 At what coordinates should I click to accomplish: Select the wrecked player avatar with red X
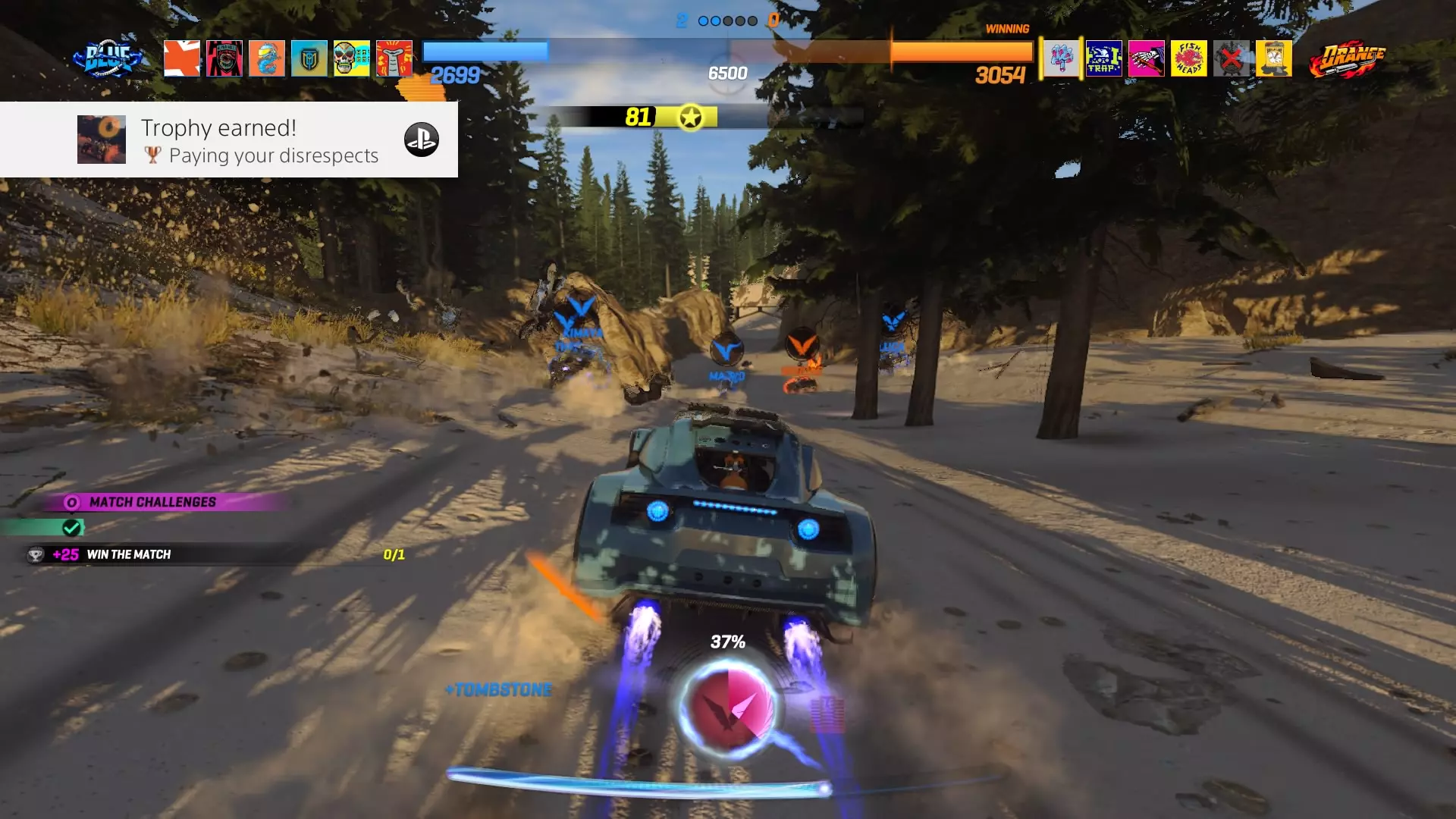[1231, 58]
